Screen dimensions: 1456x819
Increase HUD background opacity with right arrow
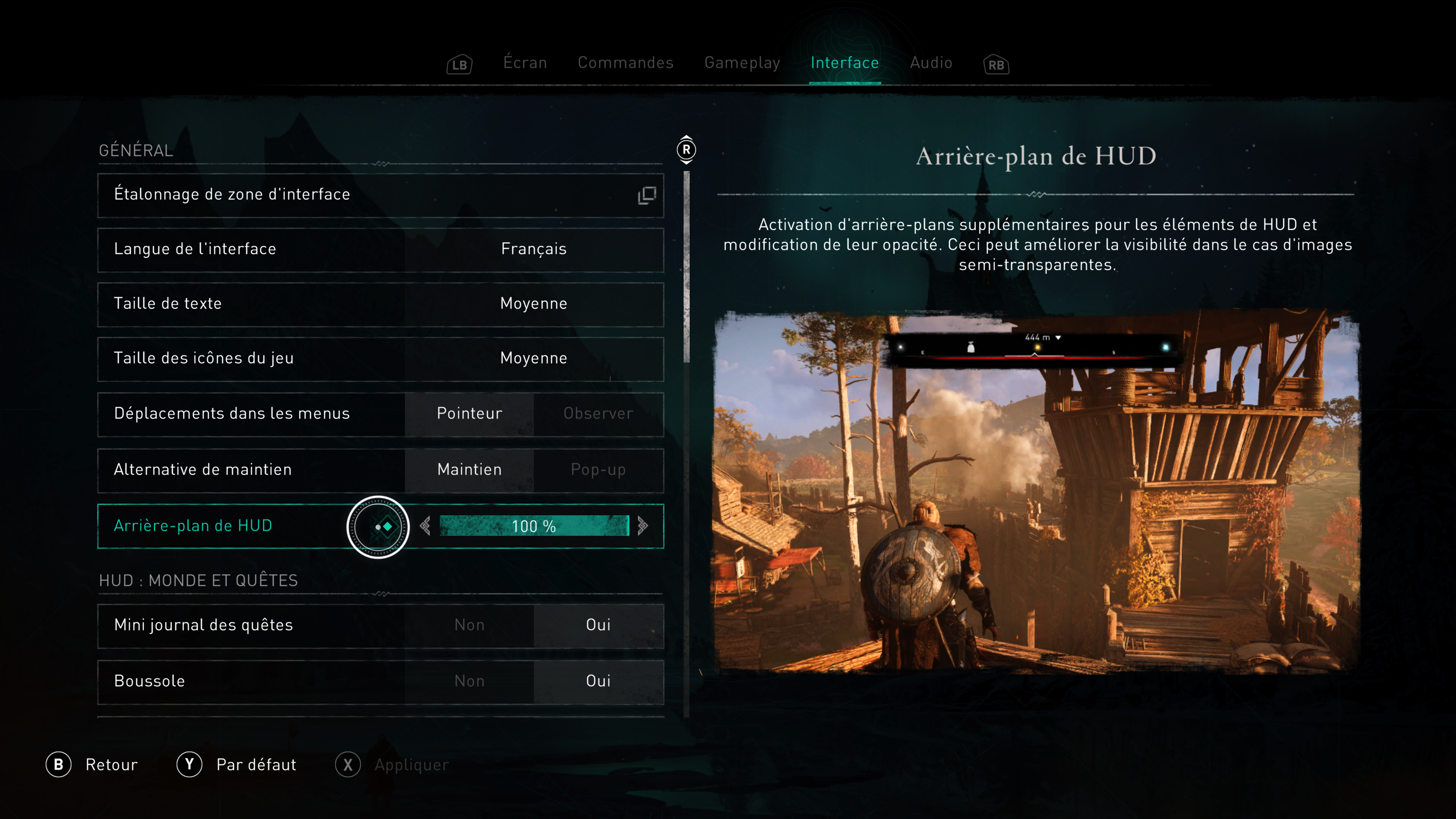642,526
